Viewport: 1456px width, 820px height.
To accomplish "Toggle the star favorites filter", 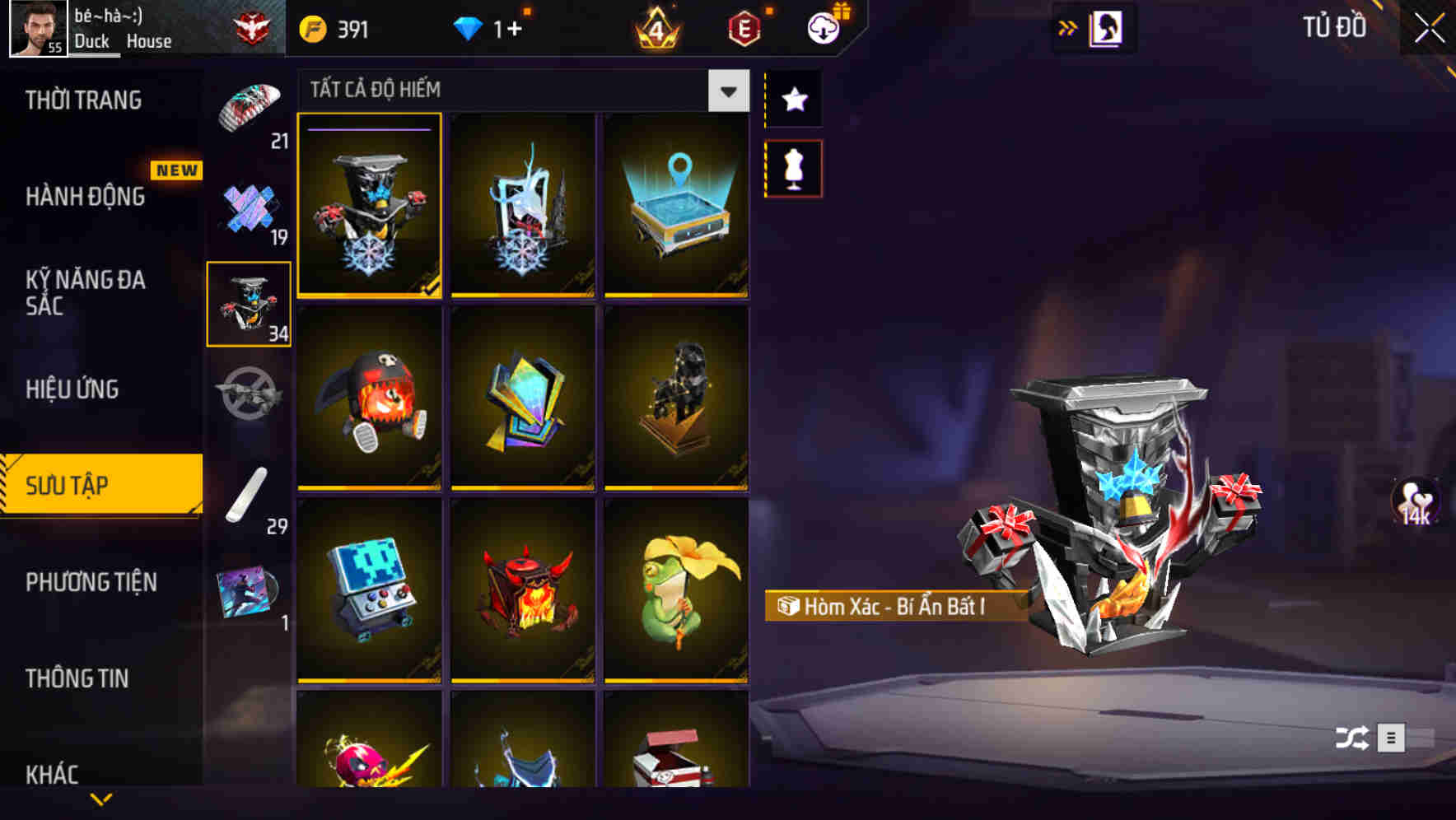I will click(x=793, y=100).
